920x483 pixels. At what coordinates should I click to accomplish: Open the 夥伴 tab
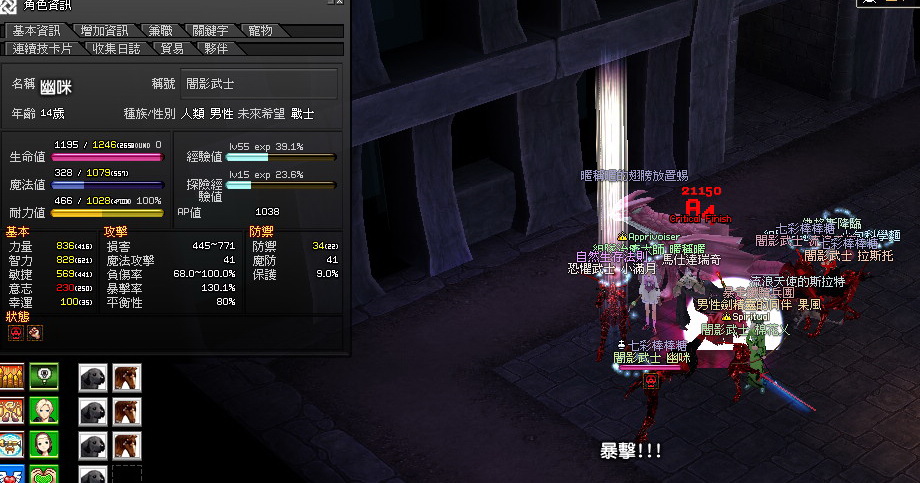tap(215, 48)
